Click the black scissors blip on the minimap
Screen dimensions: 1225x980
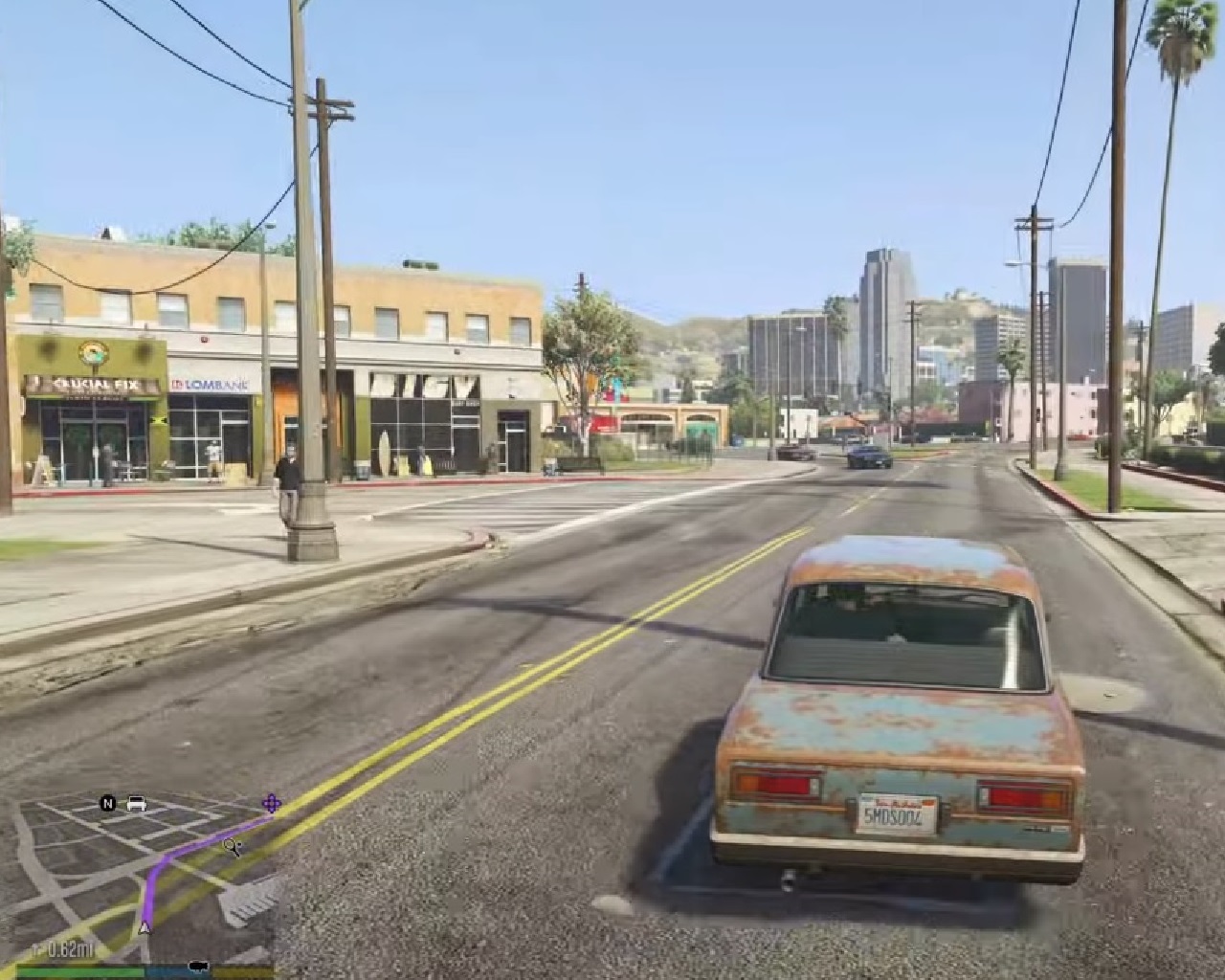(232, 846)
